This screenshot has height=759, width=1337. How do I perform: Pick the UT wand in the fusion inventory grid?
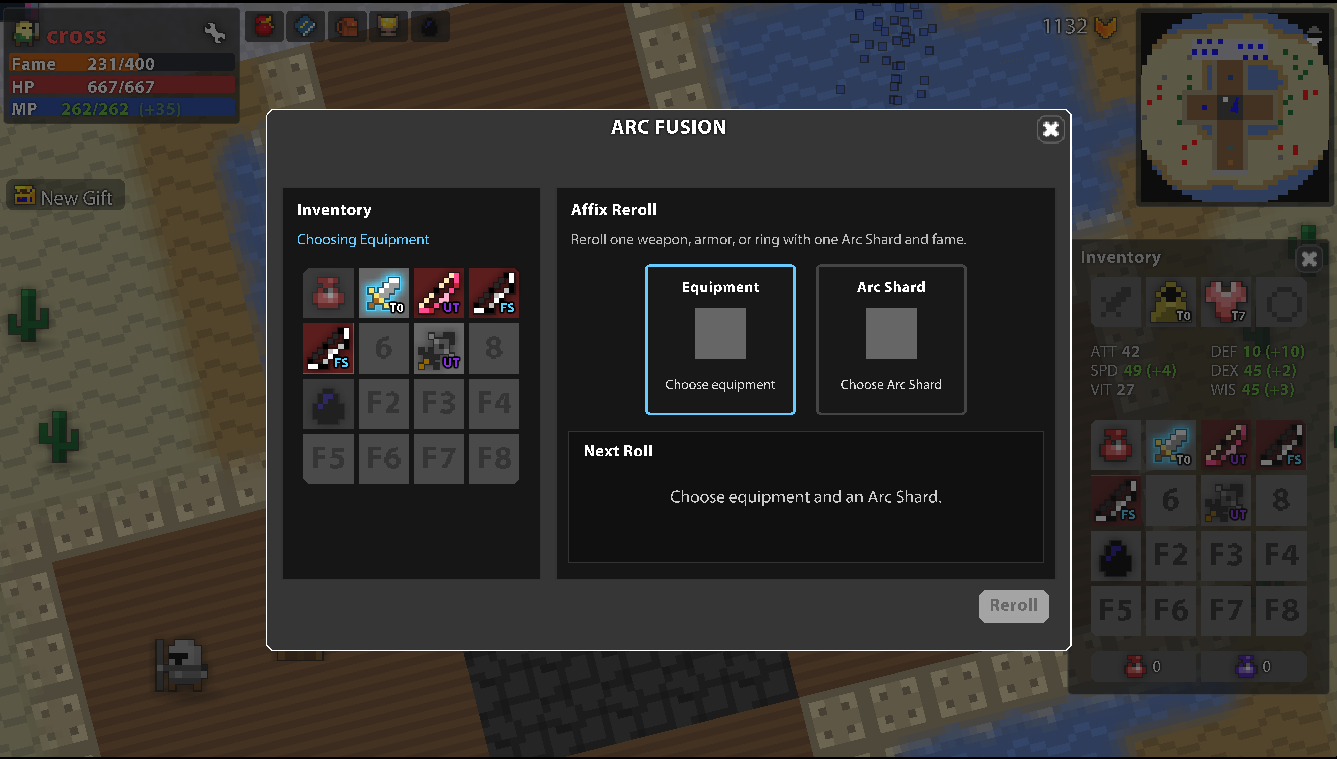click(x=439, y=293)
